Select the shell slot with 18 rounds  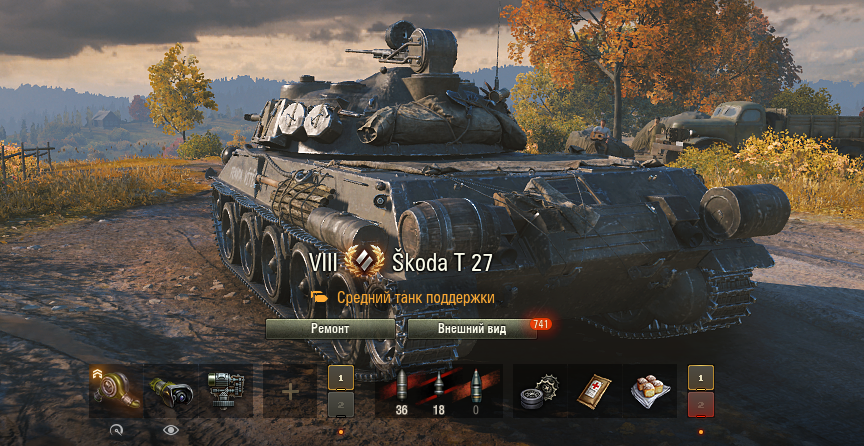(438, 391)
